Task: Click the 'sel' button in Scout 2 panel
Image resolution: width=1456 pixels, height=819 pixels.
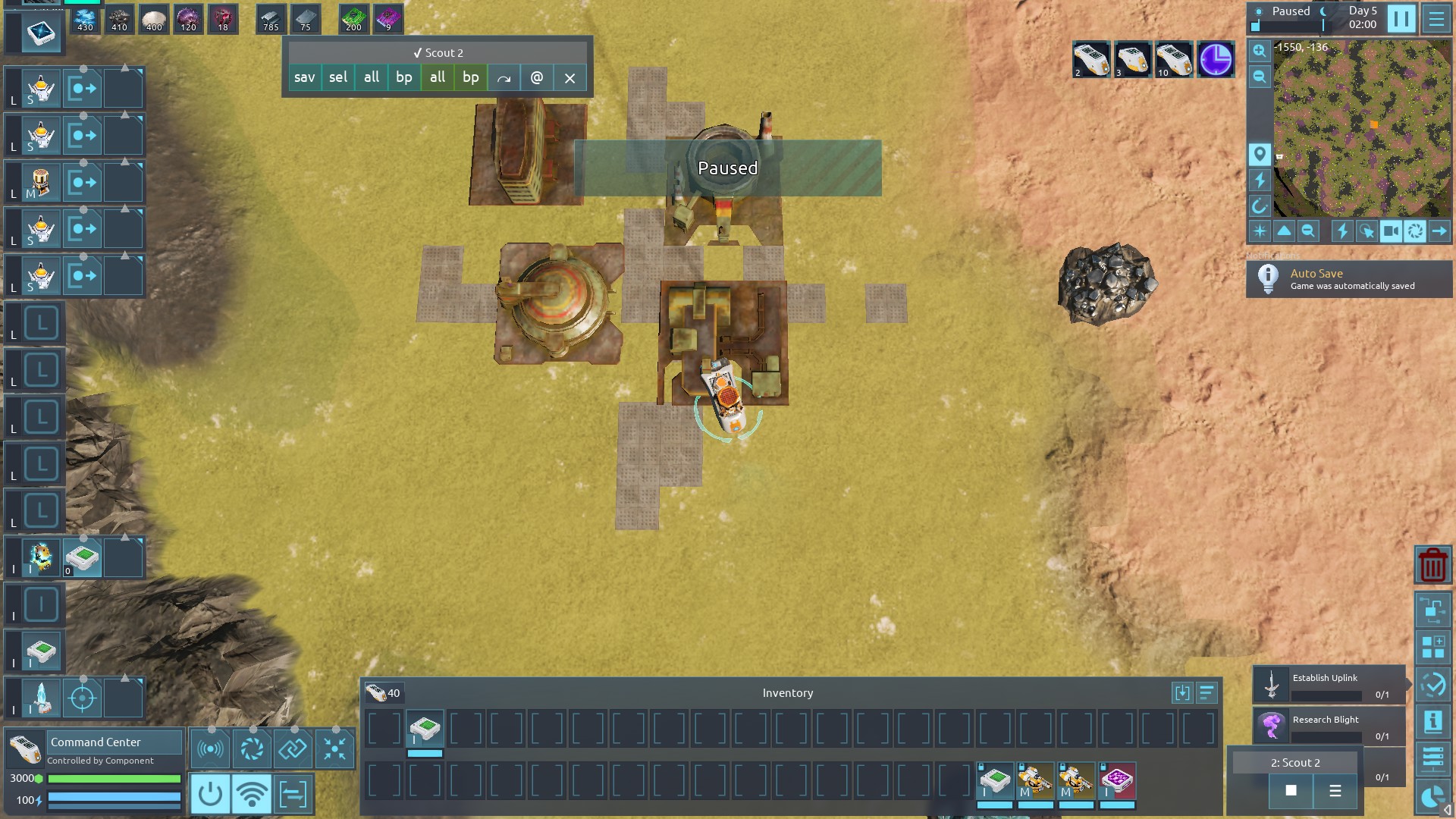Action: (338, 77)
